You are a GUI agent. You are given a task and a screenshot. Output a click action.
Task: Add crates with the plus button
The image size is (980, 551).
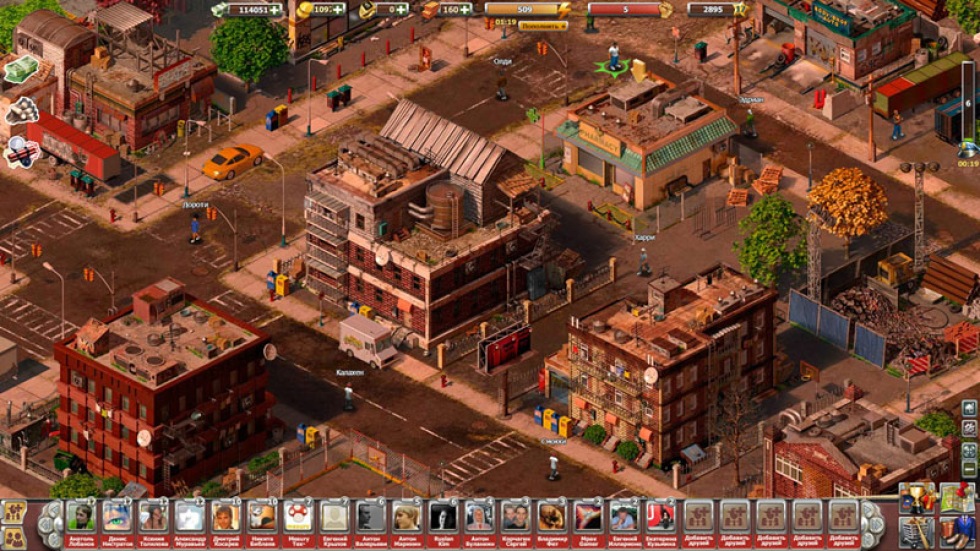click(x=466, y=9)
